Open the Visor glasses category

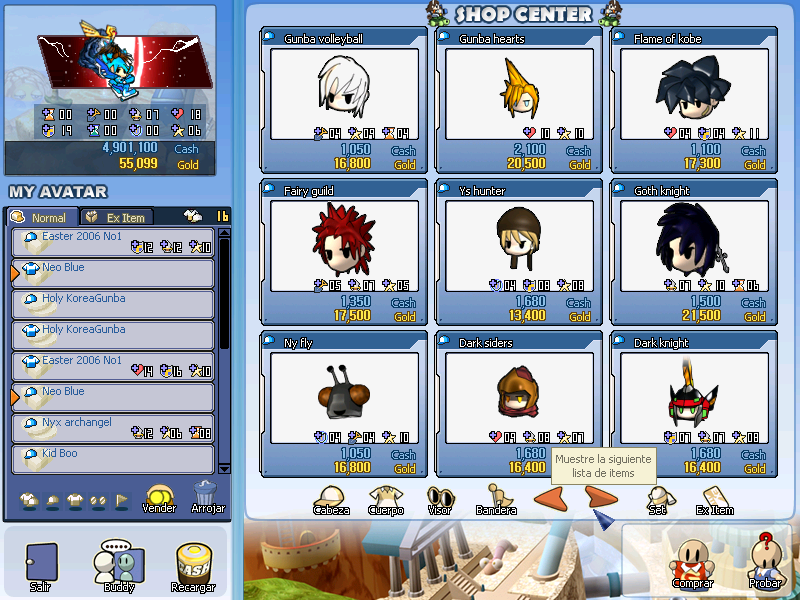441,500
